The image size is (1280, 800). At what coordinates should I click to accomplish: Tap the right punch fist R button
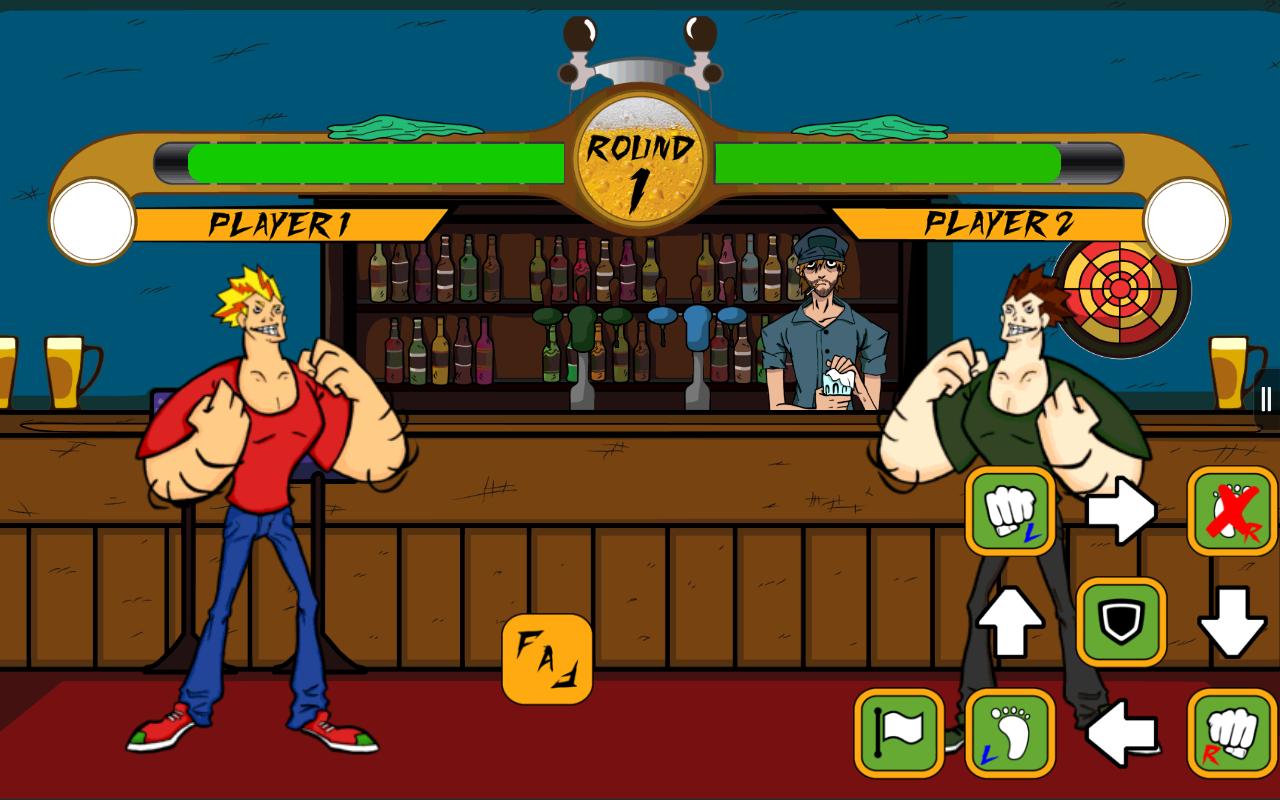(1232, 733)
